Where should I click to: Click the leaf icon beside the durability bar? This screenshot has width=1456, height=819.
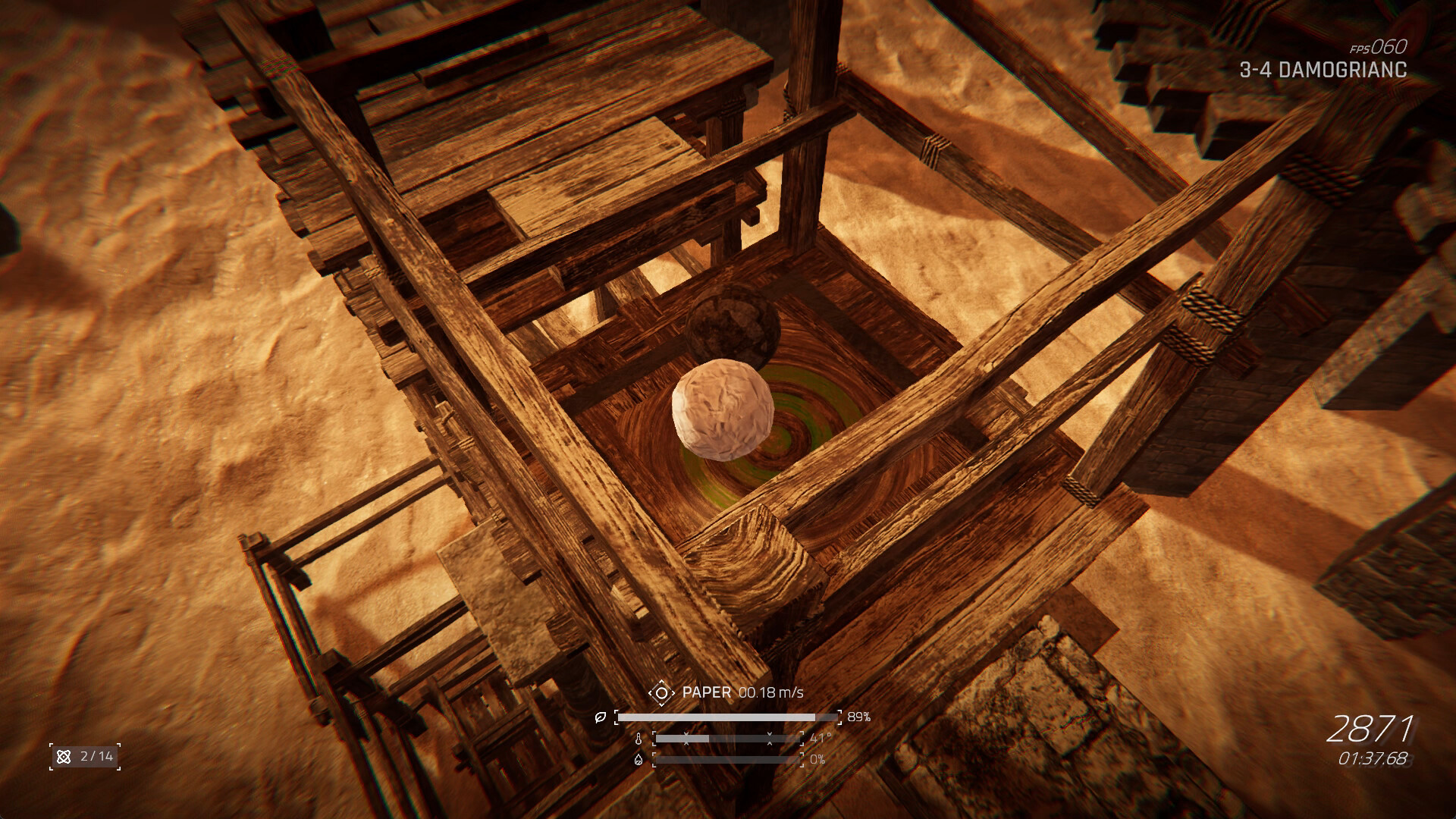pyautogui.click(x=599, y=717)
